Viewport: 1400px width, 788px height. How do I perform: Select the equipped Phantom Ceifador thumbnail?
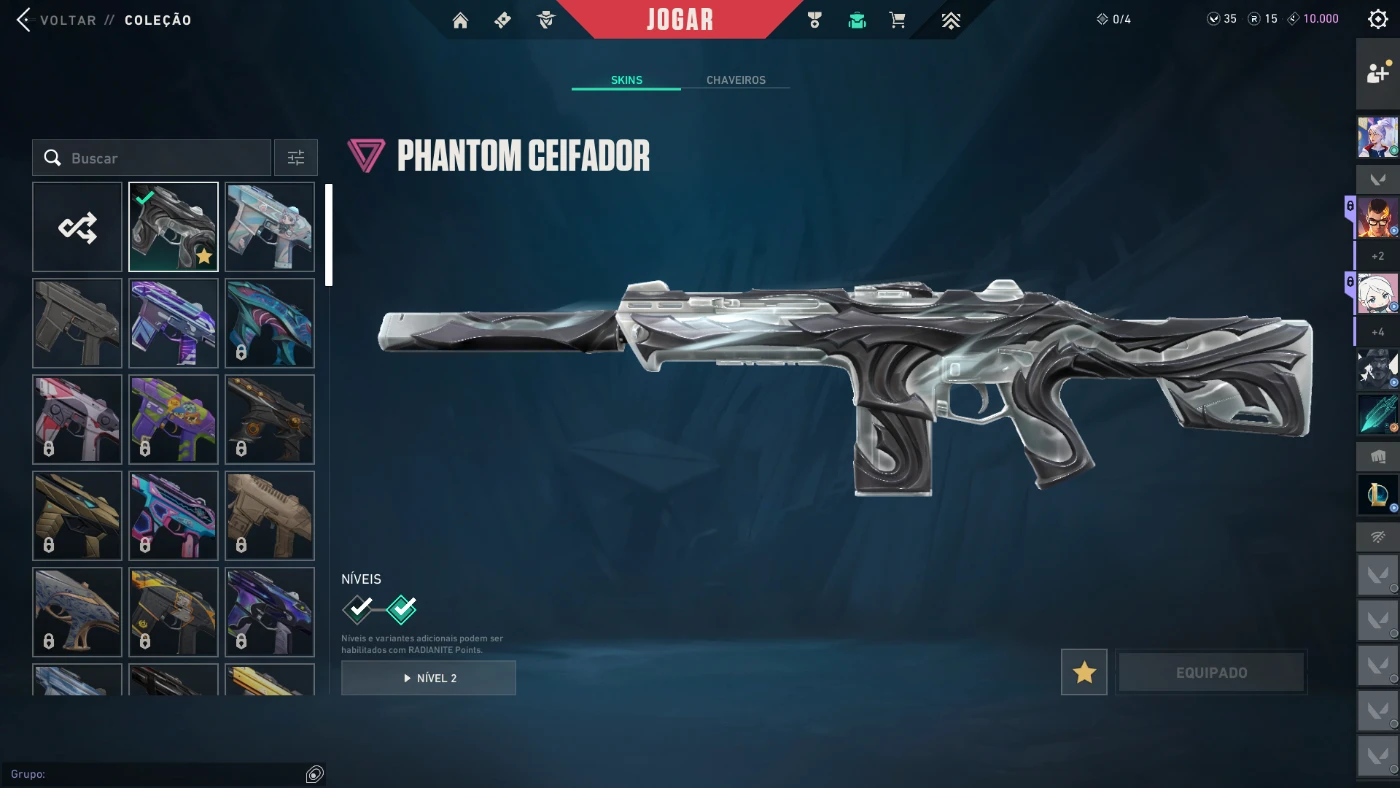173,227
